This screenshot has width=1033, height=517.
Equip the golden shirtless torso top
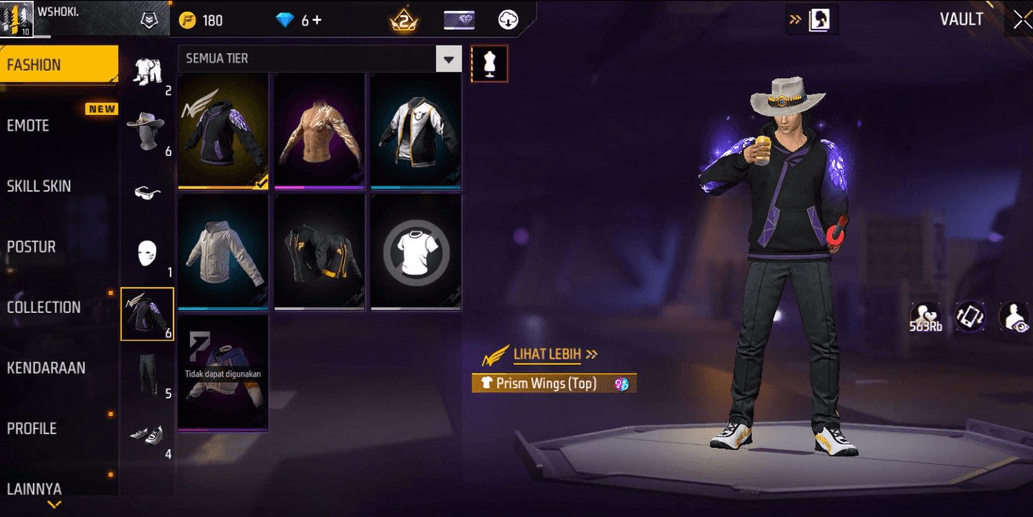click(x=319, y=131)
